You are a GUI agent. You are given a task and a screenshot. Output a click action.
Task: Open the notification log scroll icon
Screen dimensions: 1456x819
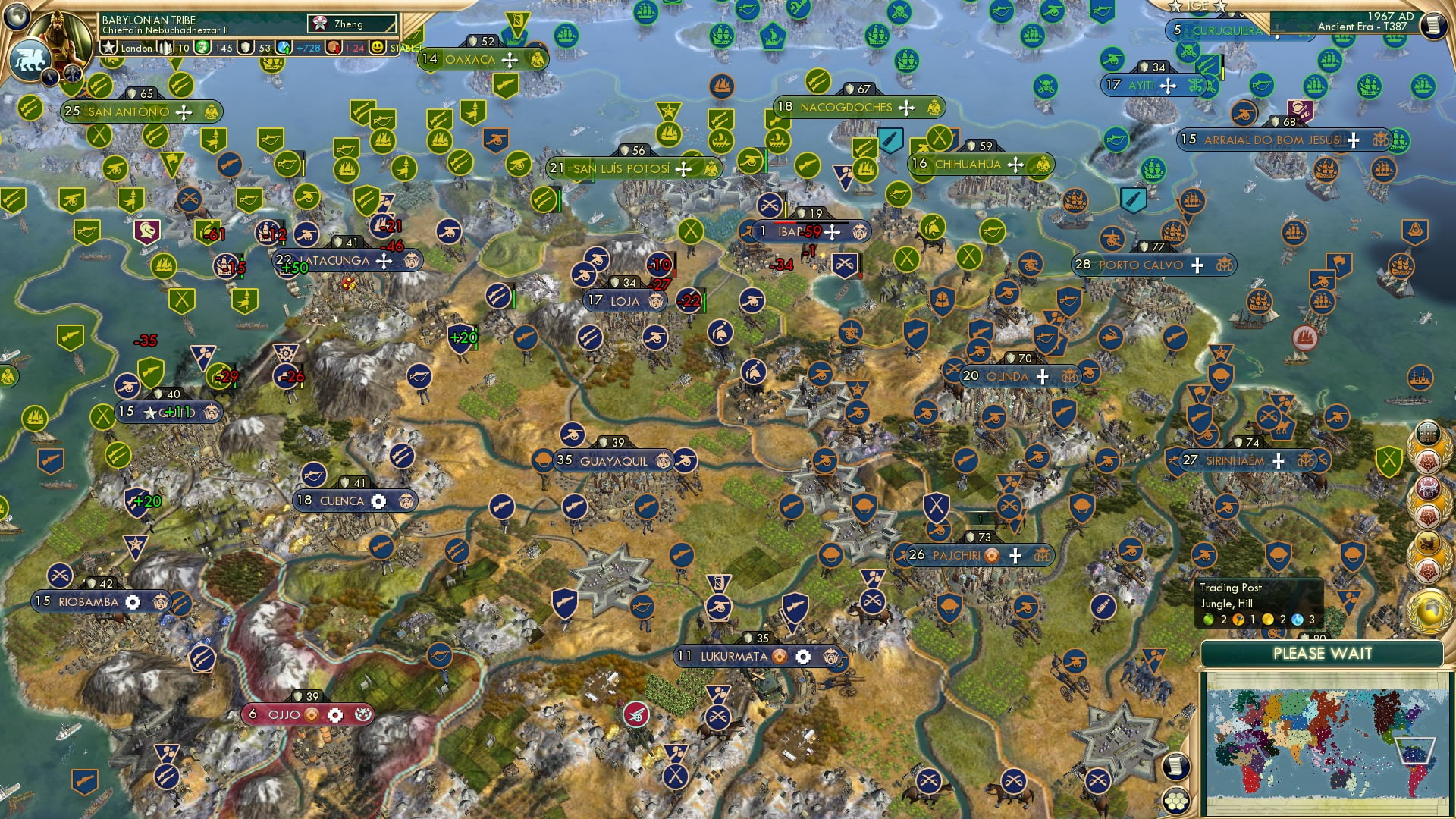point(1175,767)
